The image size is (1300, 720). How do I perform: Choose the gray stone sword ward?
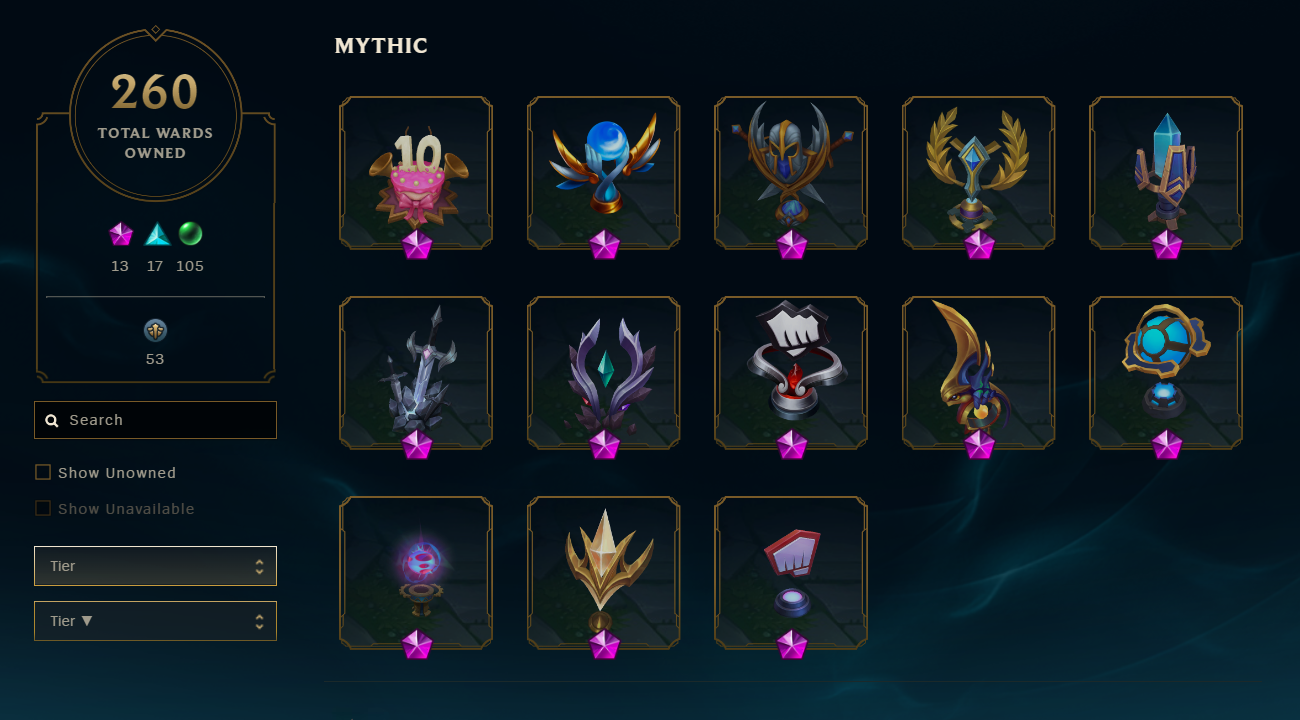click(416, 372)
